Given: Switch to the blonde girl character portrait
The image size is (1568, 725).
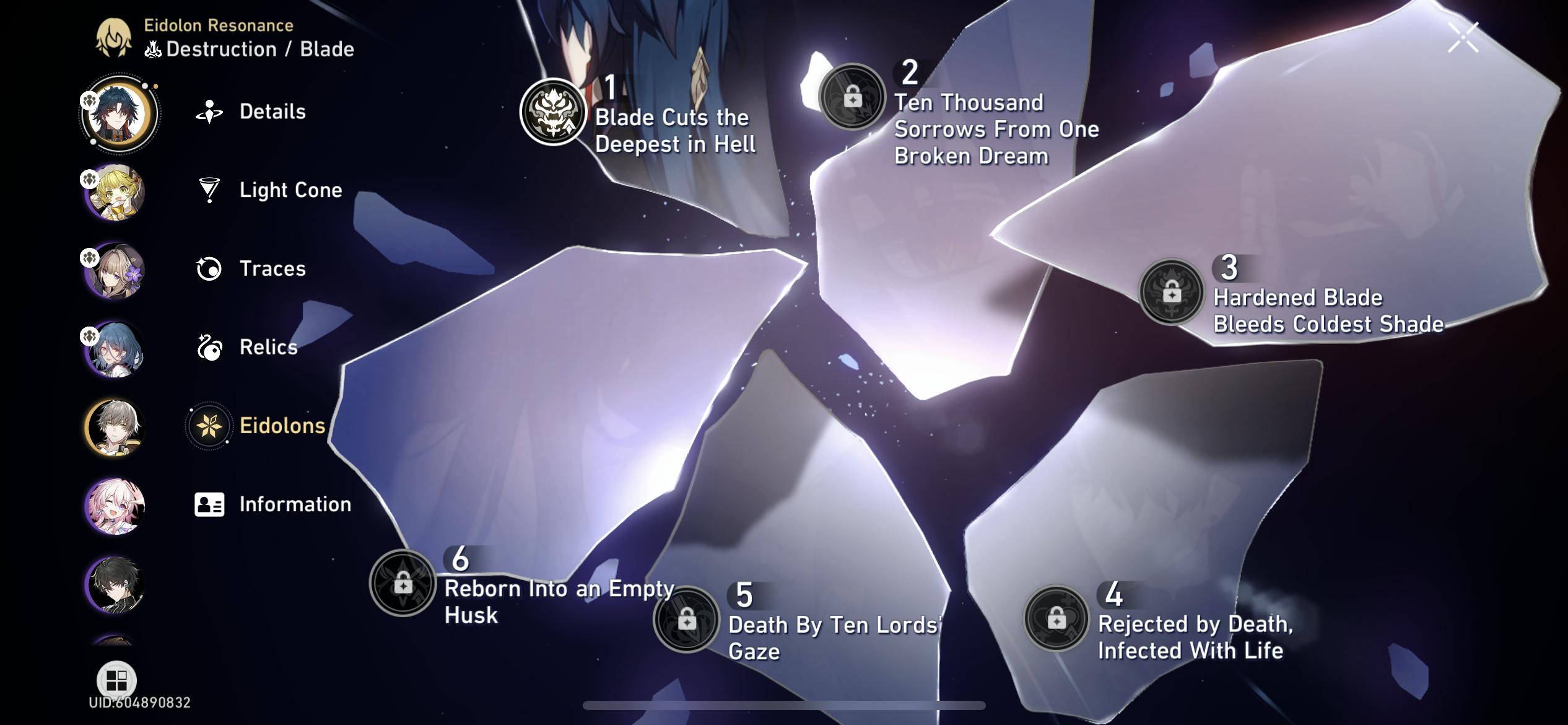Looking at the screenshot, I should click(115, 193).
